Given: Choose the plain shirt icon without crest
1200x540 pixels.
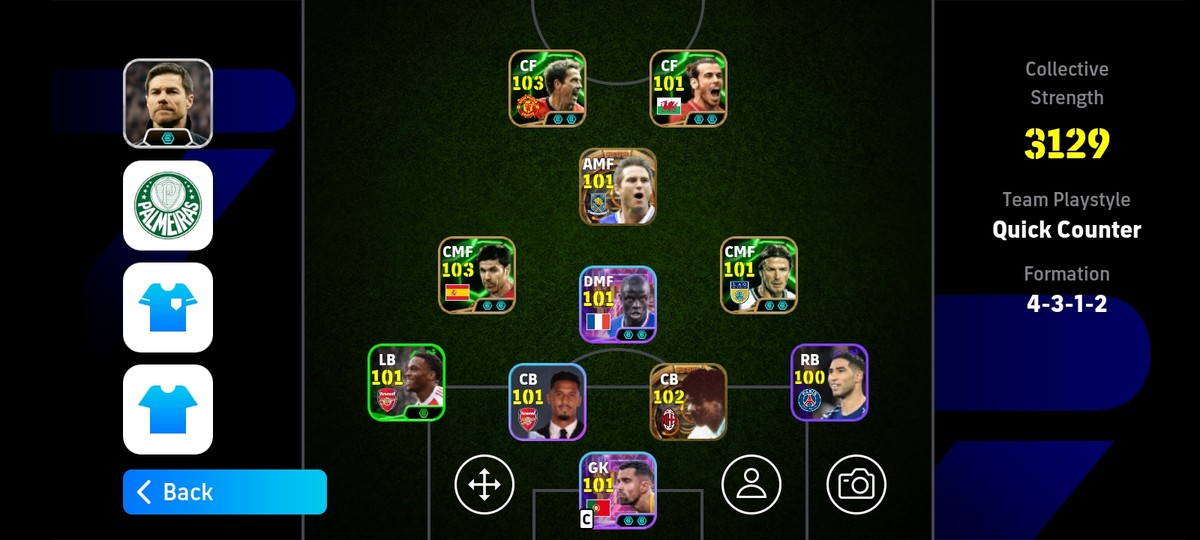Looking at the screenshot, I should point(168,409).
